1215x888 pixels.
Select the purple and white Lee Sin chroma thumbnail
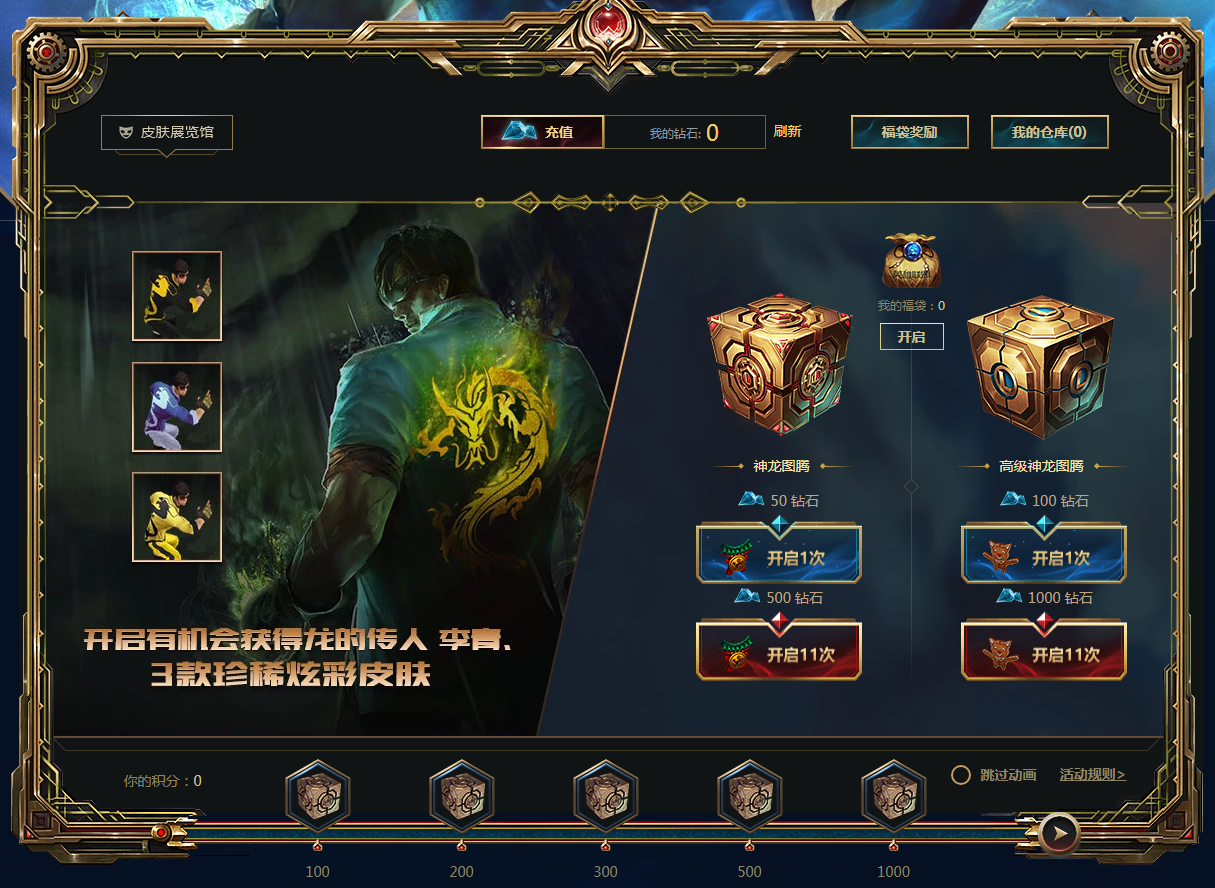(177, 407)
